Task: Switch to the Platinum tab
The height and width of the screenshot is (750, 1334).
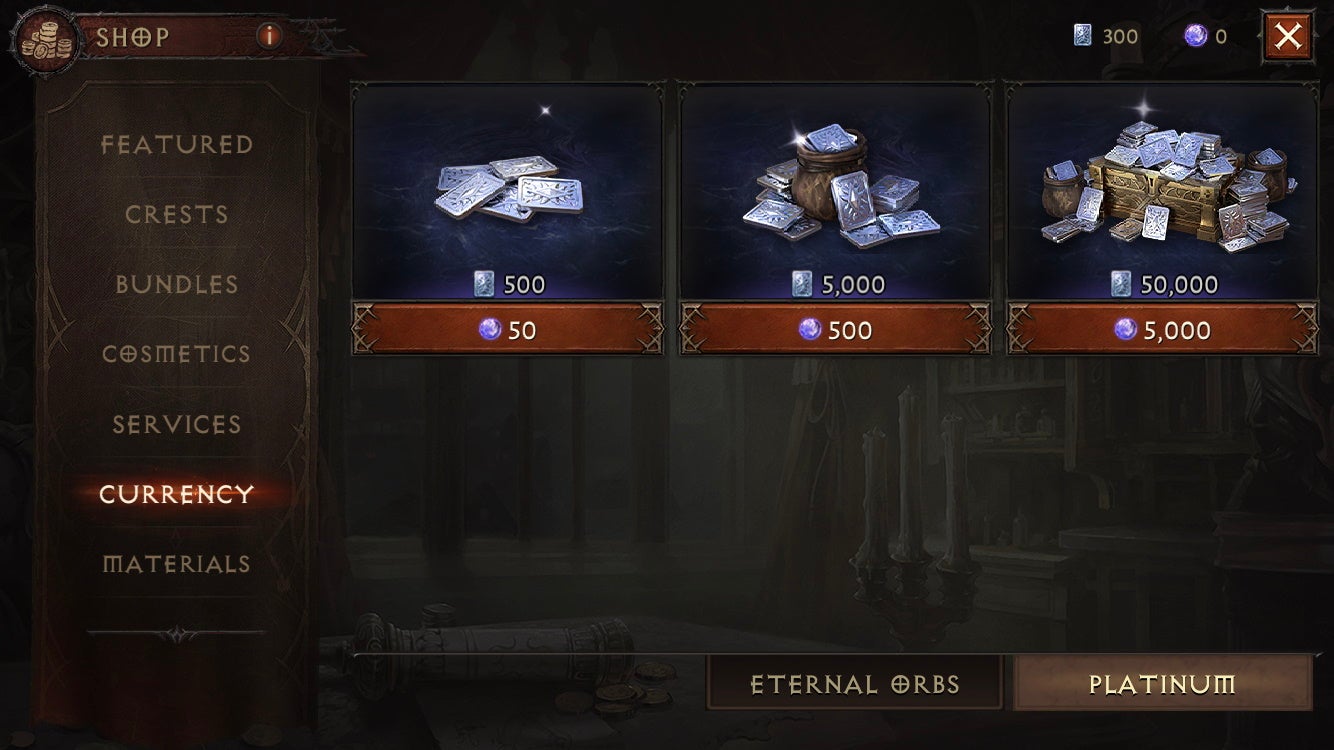Action: (x=1161, y=684)
